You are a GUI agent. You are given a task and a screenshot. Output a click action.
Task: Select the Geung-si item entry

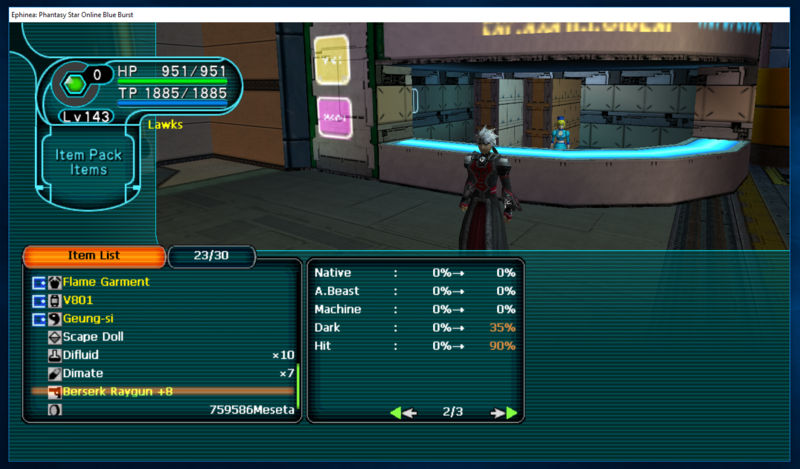[88, 318]
